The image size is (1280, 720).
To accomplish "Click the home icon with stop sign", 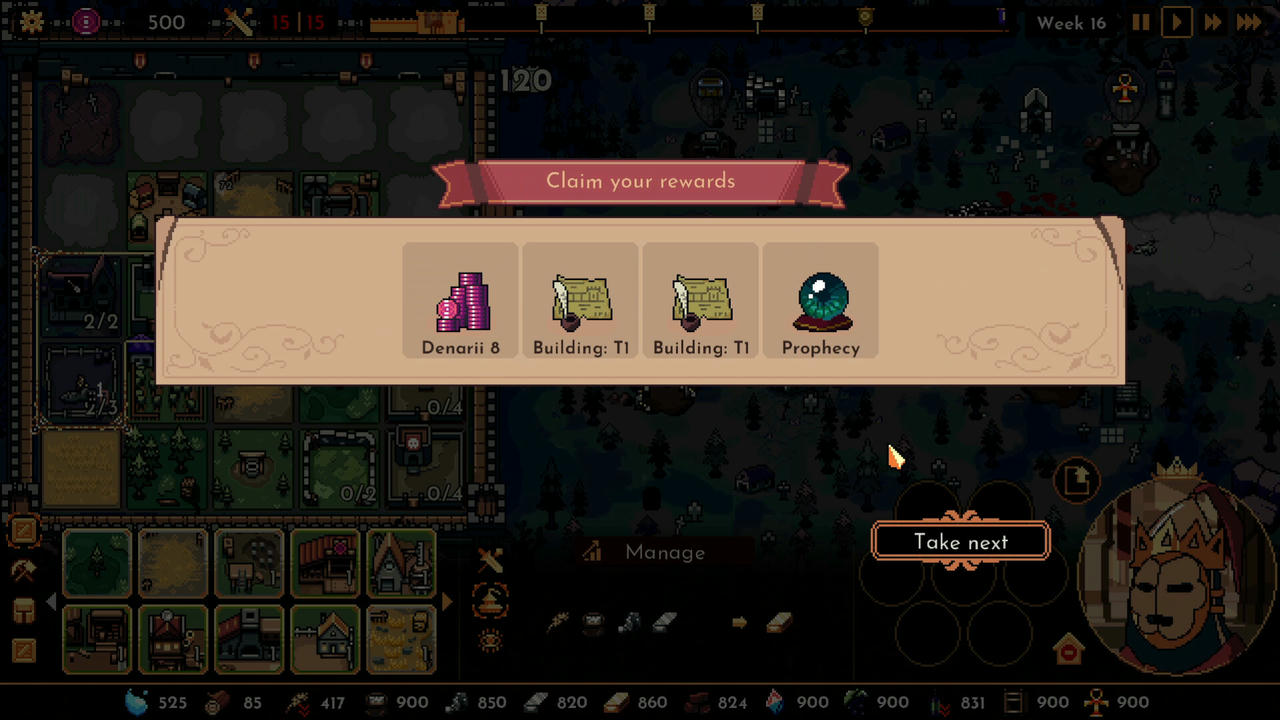I will point(1068,649).
